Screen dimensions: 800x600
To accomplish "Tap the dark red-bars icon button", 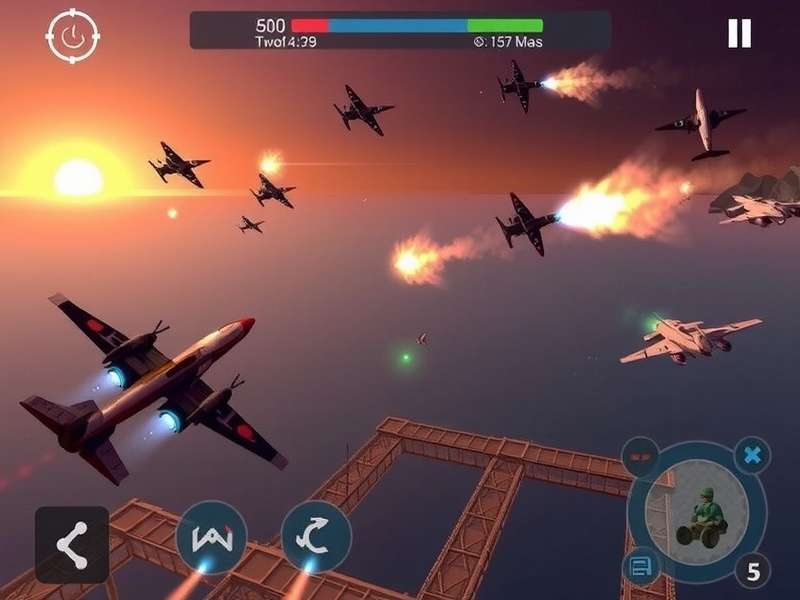I will (x=640, y=457).
